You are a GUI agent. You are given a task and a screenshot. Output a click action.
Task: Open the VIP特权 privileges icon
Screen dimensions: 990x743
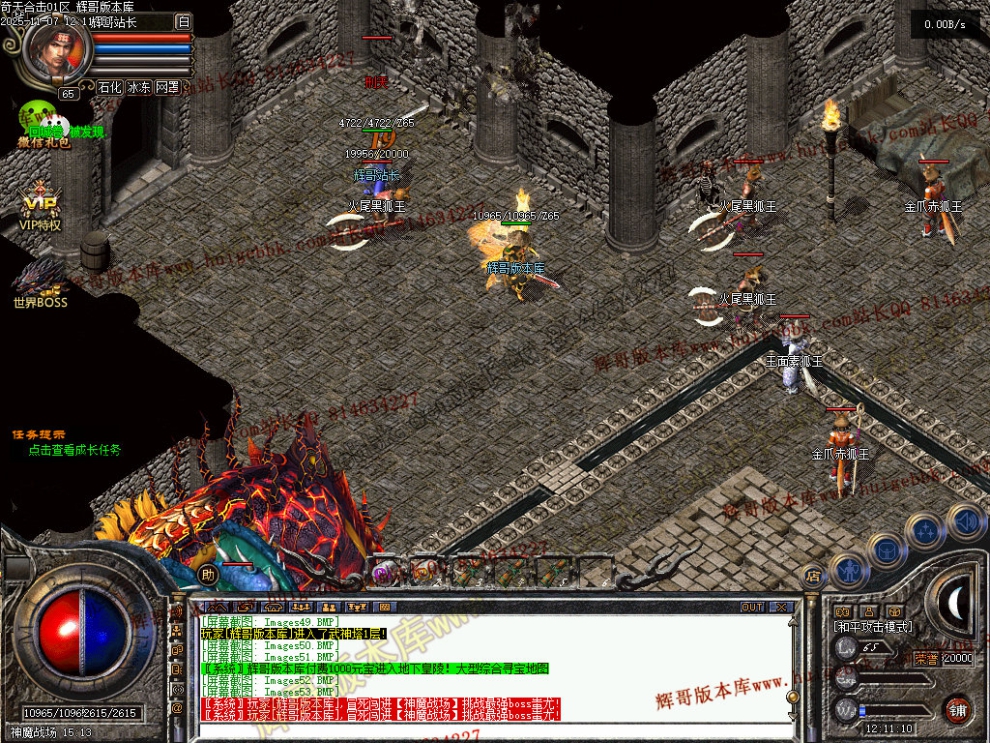[41, 209]
